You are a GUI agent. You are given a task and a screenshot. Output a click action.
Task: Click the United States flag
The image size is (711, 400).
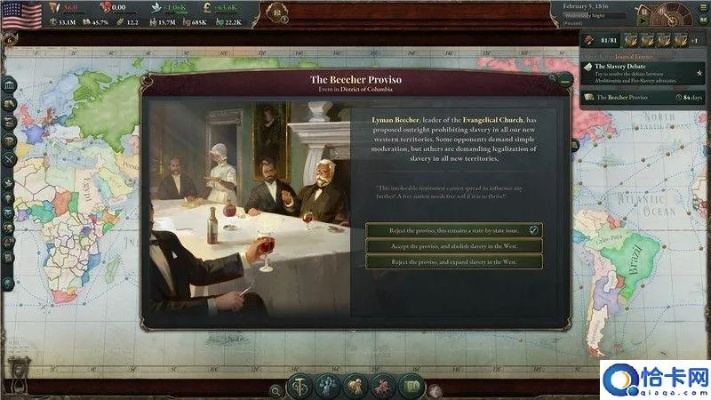(21, 13)
